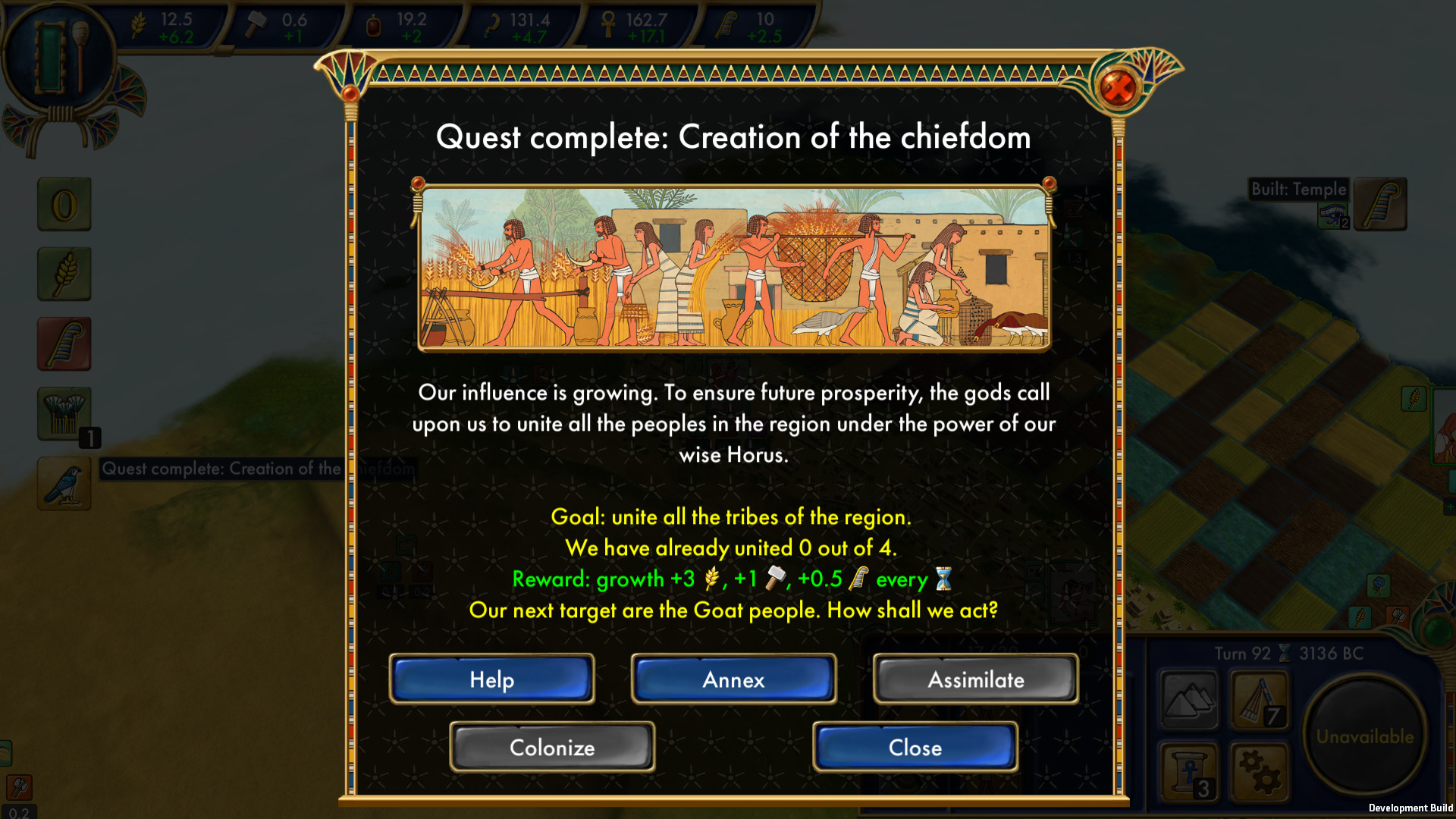Click the topmost sidebar icon showing 0

(64, 204)
